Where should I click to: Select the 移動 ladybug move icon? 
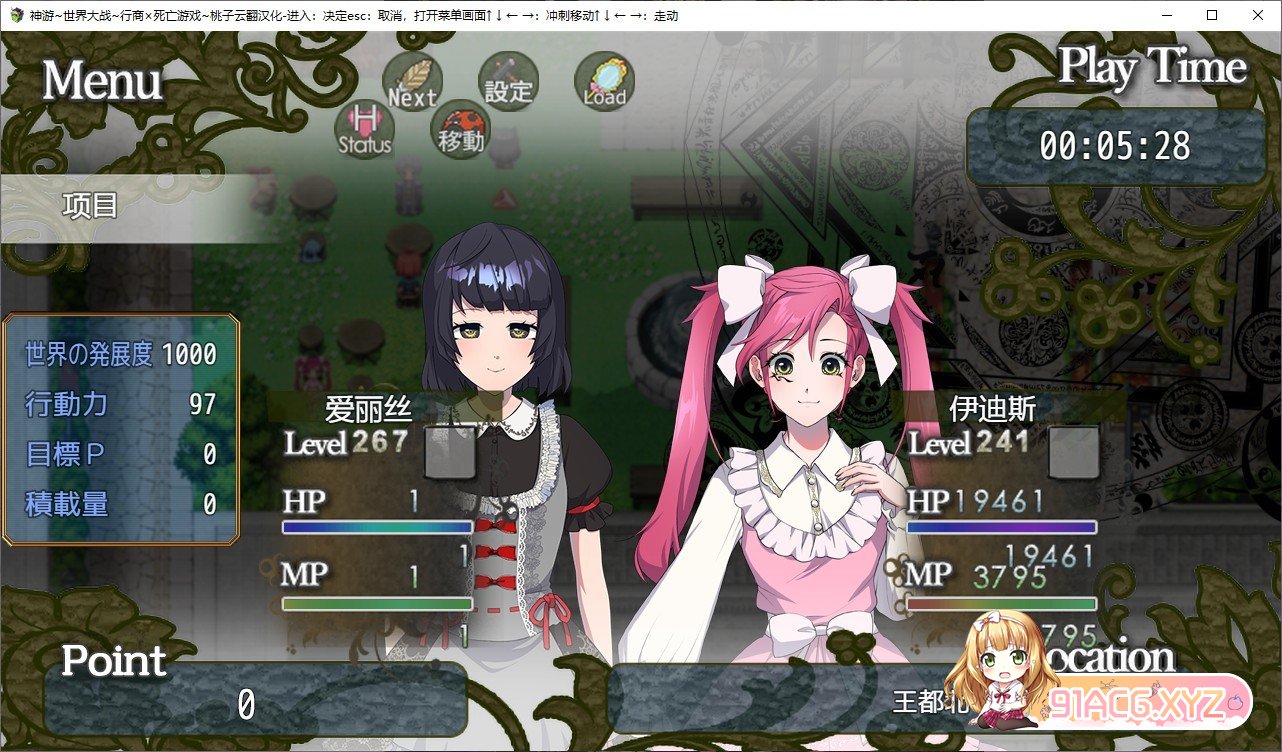(x=460, y=130)
